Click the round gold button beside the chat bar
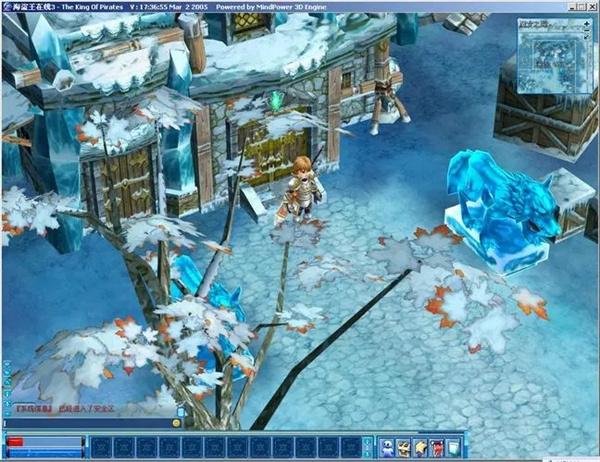The width and height of the screenshot is (600, 462). coord(177,423)
